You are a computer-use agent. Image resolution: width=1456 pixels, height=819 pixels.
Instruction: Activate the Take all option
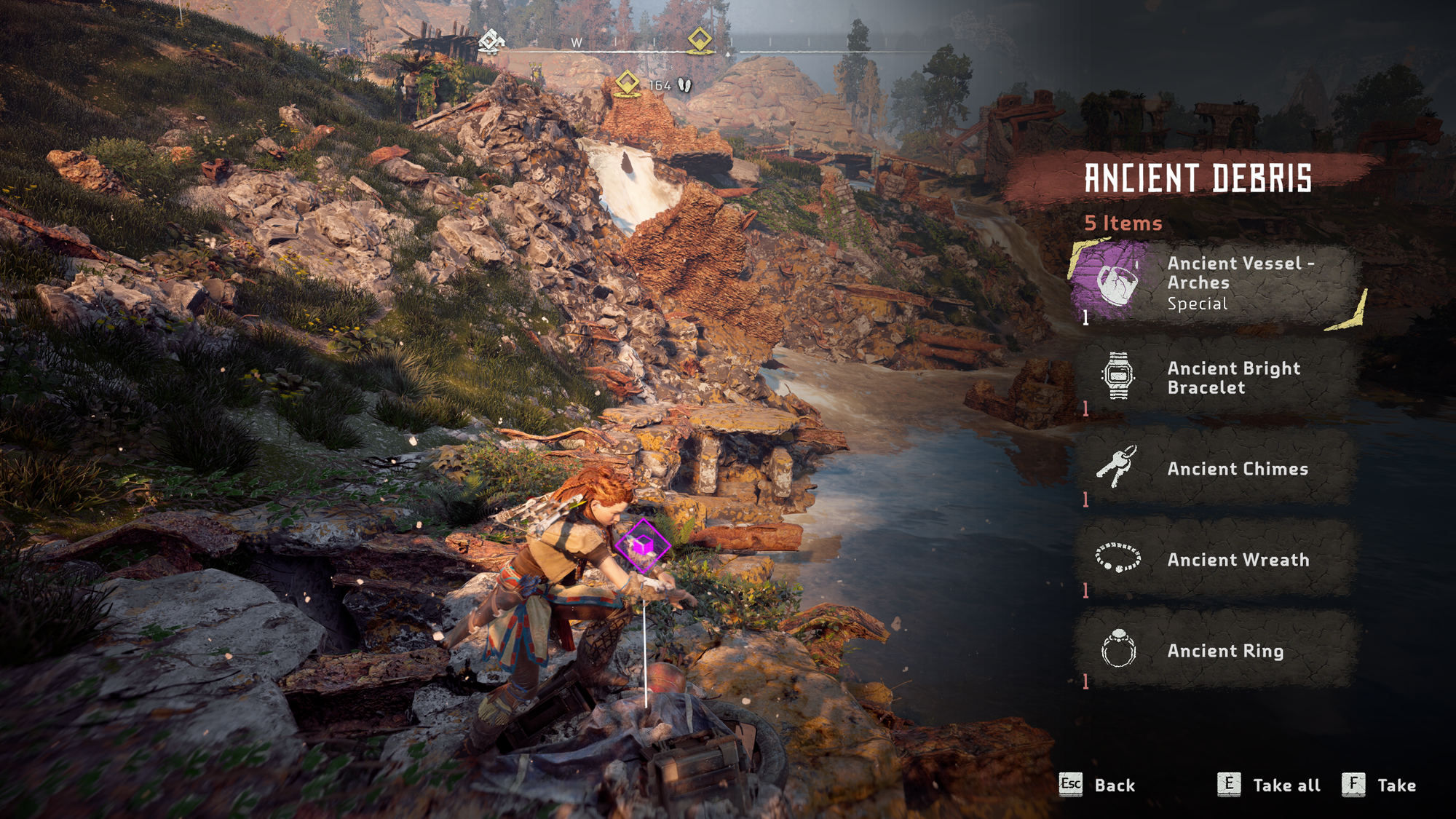pyautogui.click(x=1286, y=786)
